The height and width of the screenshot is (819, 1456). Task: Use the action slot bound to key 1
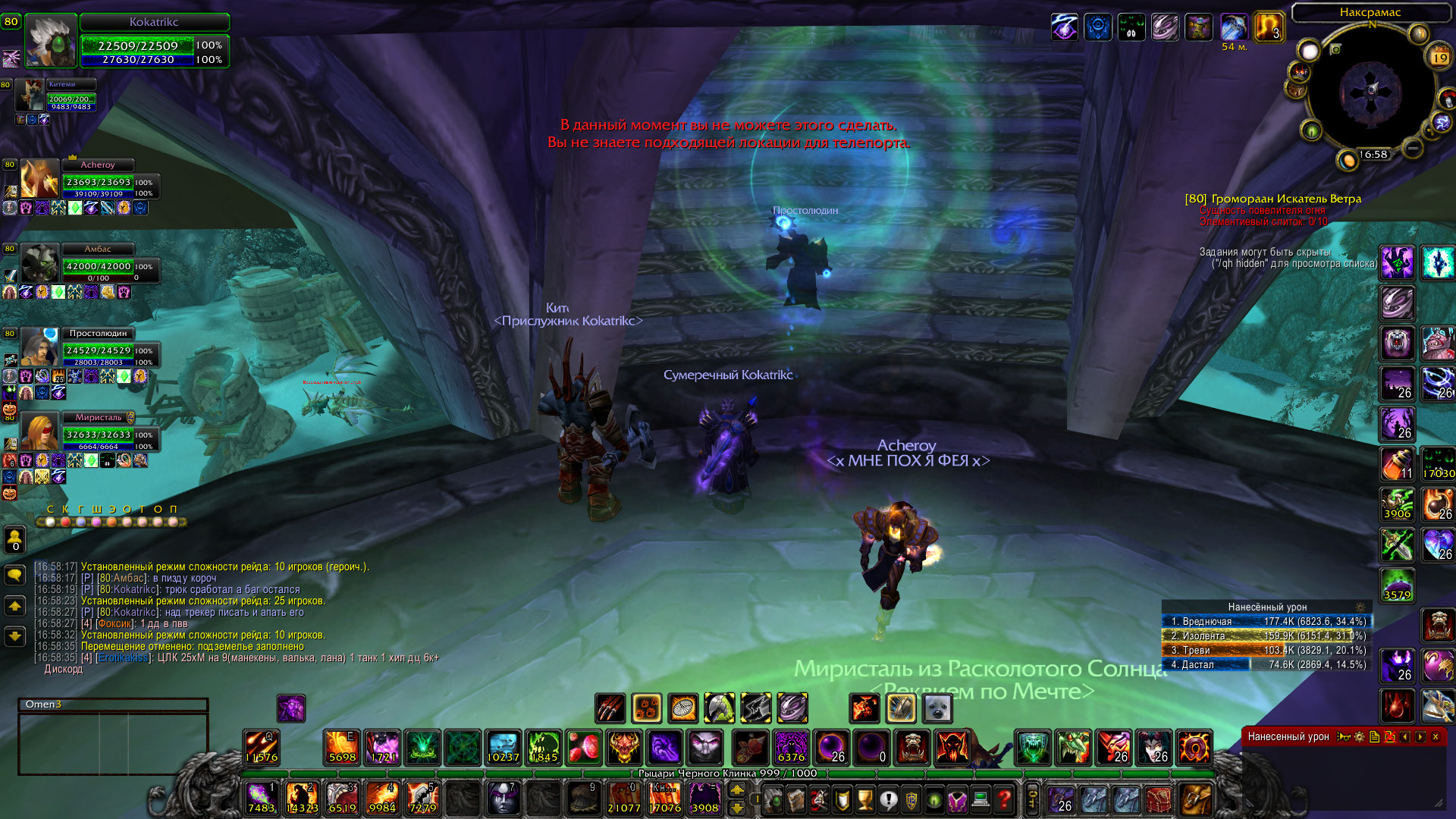click(262, 798)
